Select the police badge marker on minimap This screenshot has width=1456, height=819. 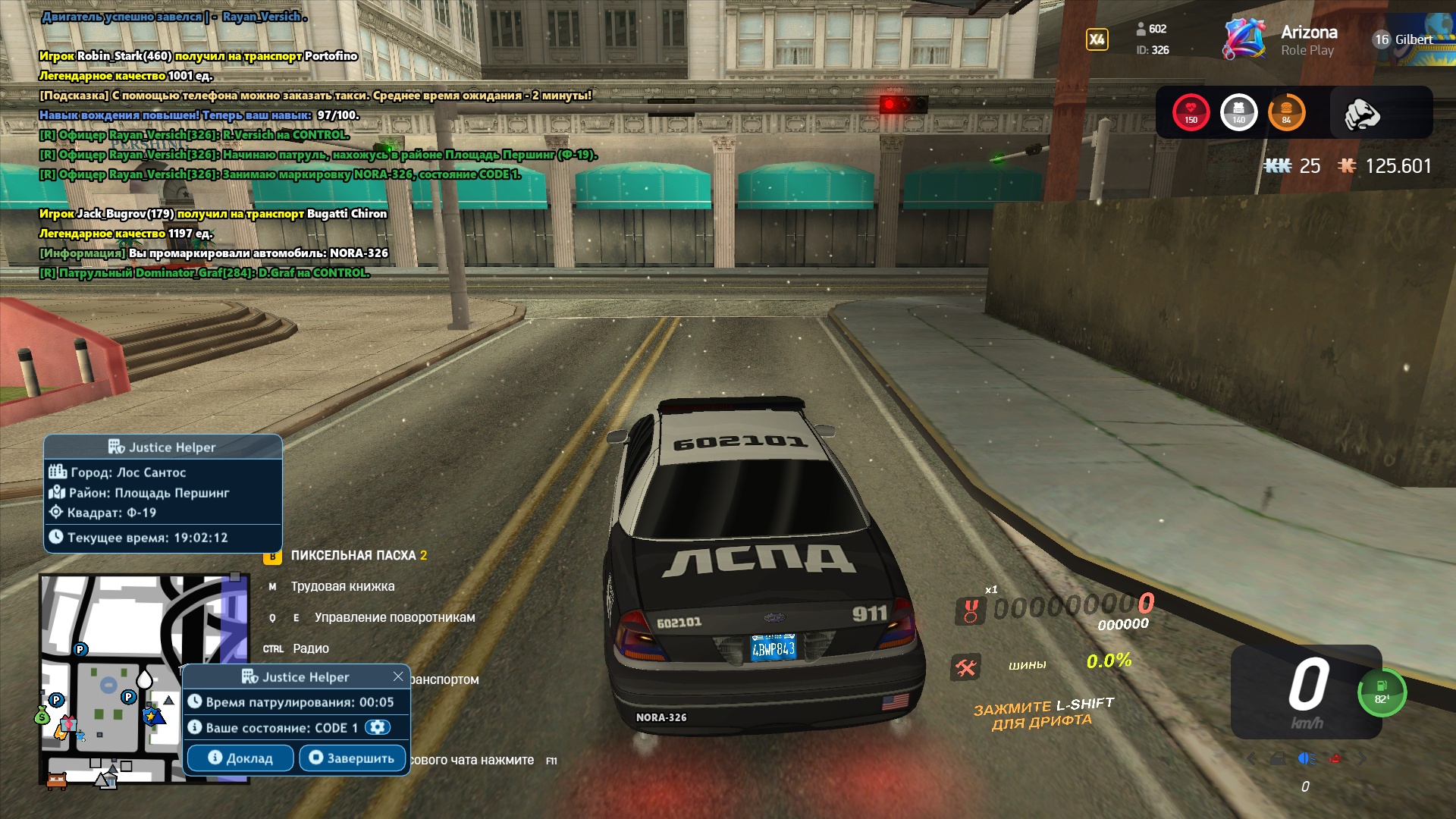151,715
